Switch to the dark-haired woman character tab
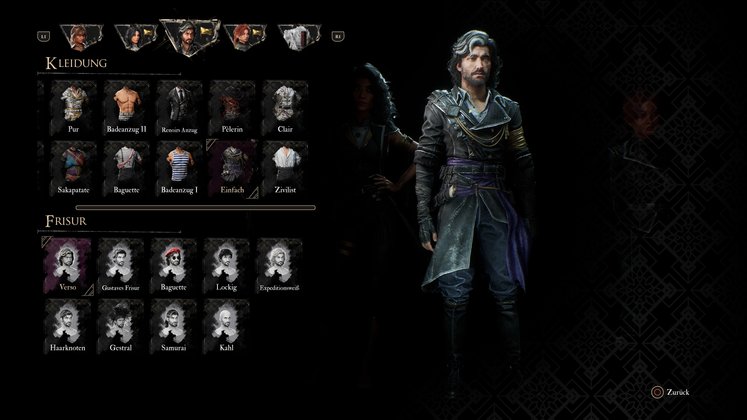The height and width of the screenshot is (420, 747). pos(133,37)
